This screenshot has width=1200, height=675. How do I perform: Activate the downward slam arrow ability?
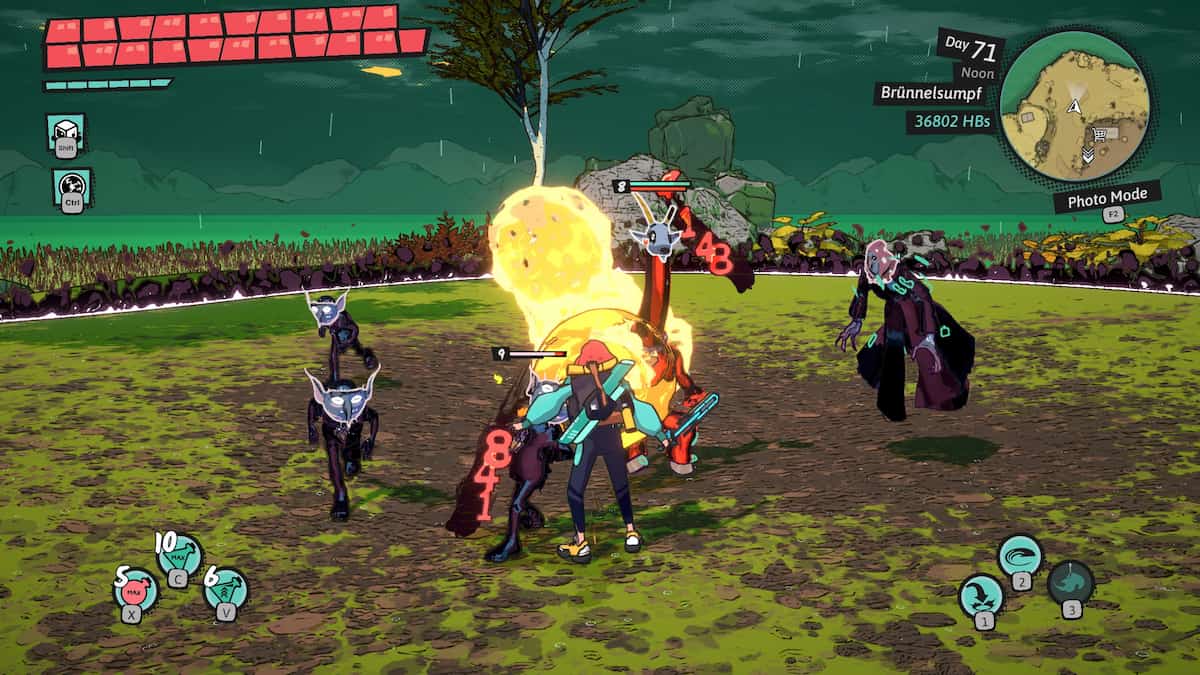(981, 596)
